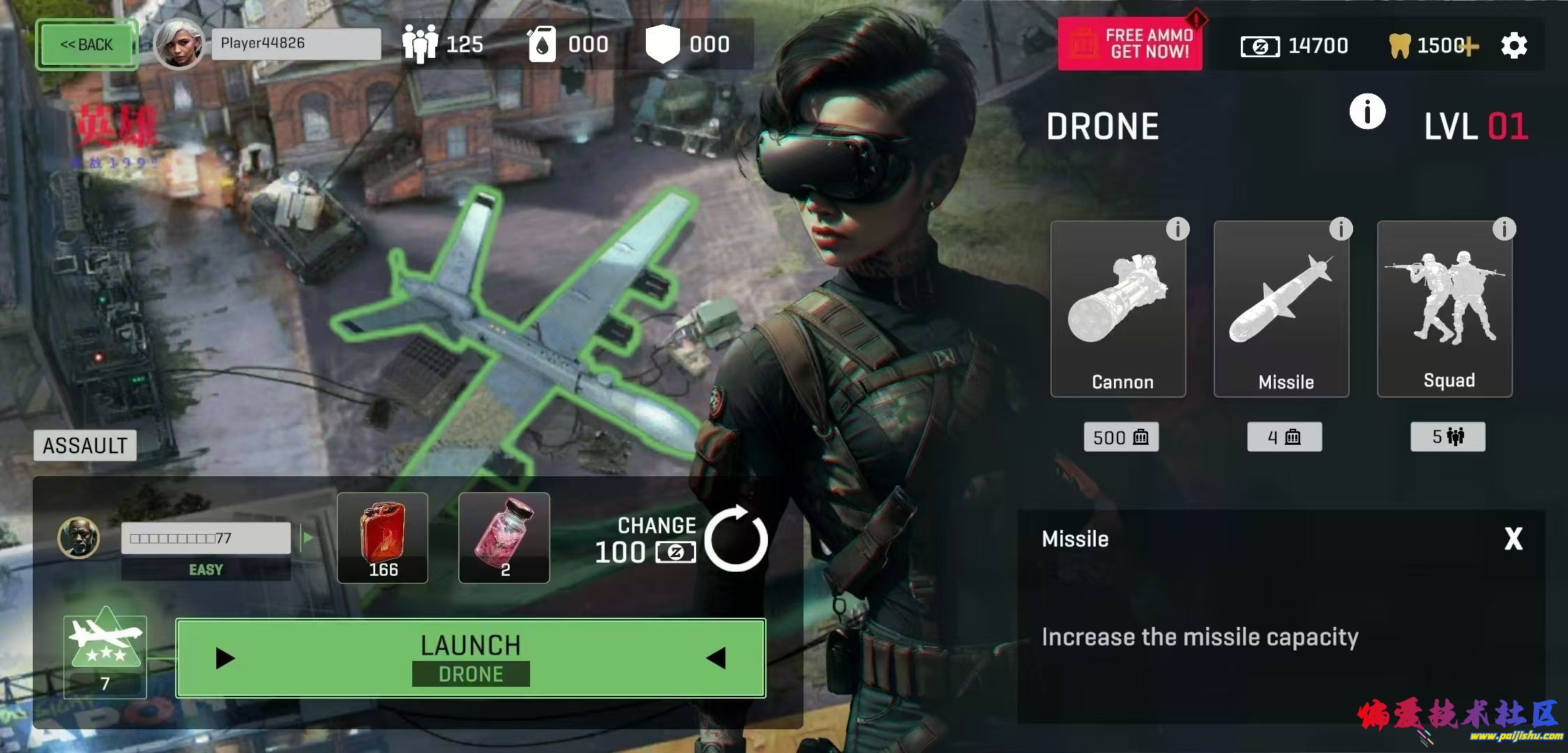The image size is (1568, 753).
Task: Show info for the Cannon card
Action: coord(1177,229)
